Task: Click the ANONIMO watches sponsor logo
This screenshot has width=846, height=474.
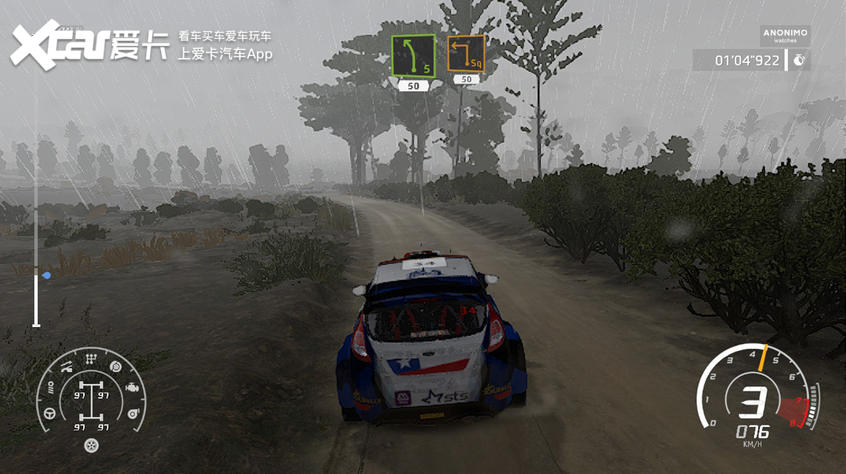Action: tap(784, 36)
